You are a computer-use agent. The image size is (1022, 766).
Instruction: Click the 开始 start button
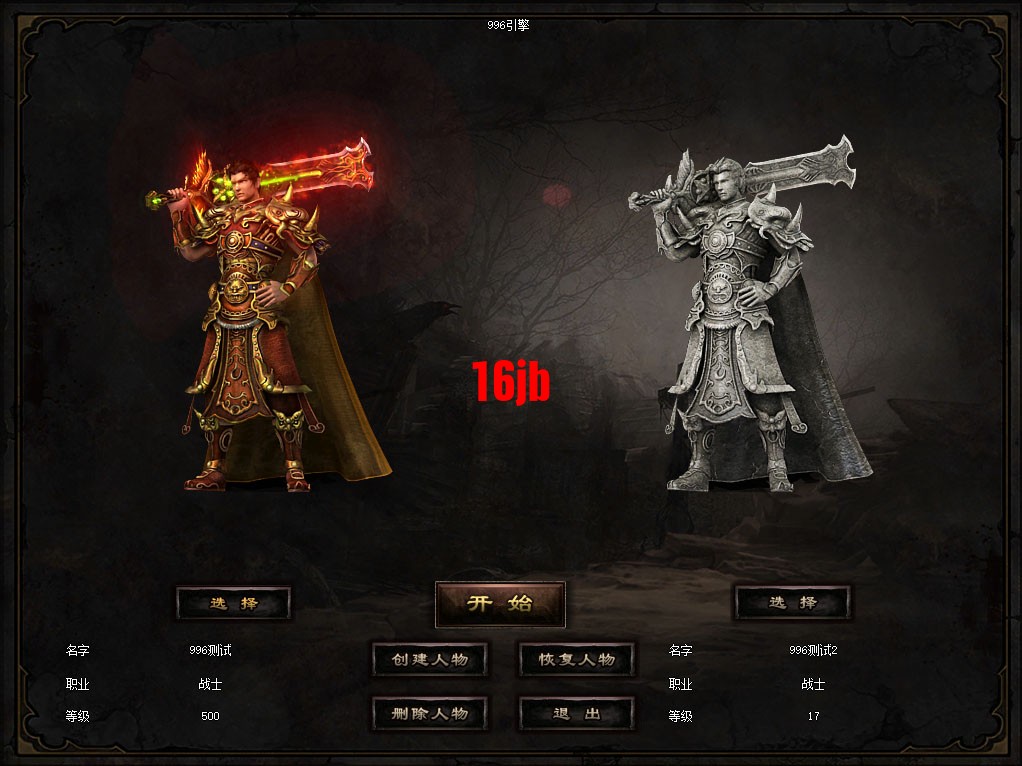500,604
